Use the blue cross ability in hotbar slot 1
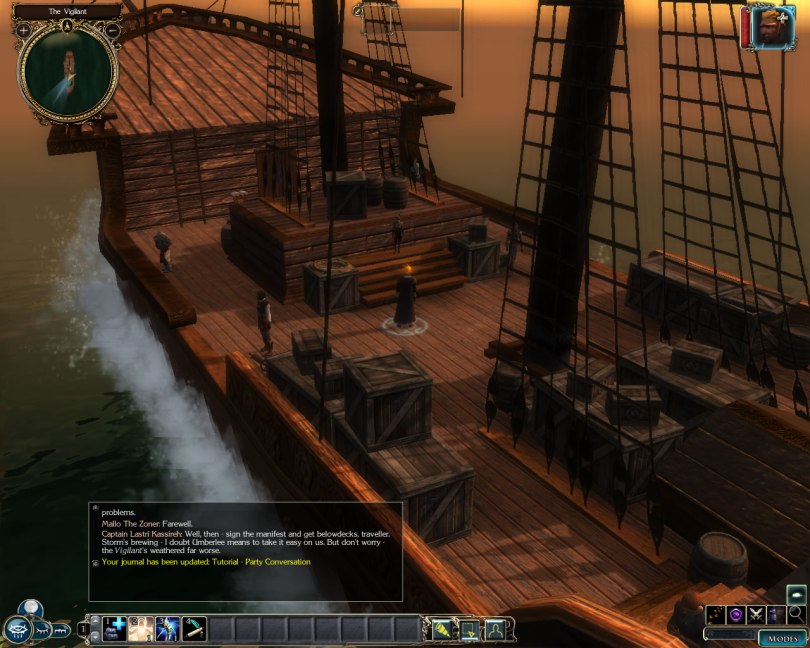This screenshot has height=648, width=810. point(113,628)
